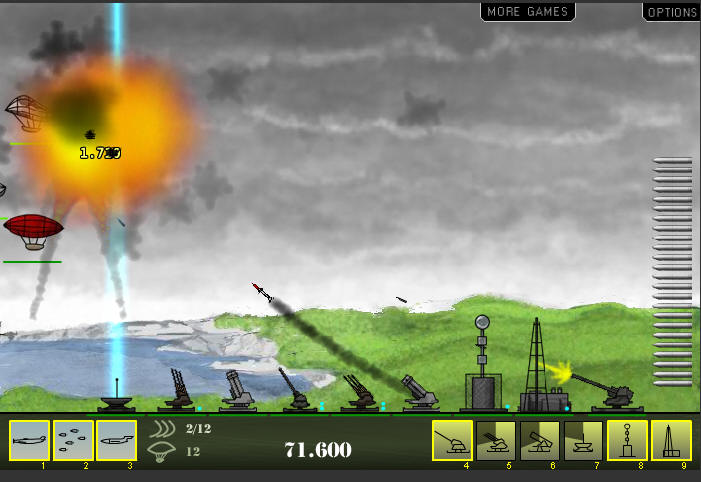Select the propeller plane in slot 1
701x482 pixels.
point(29,440)
